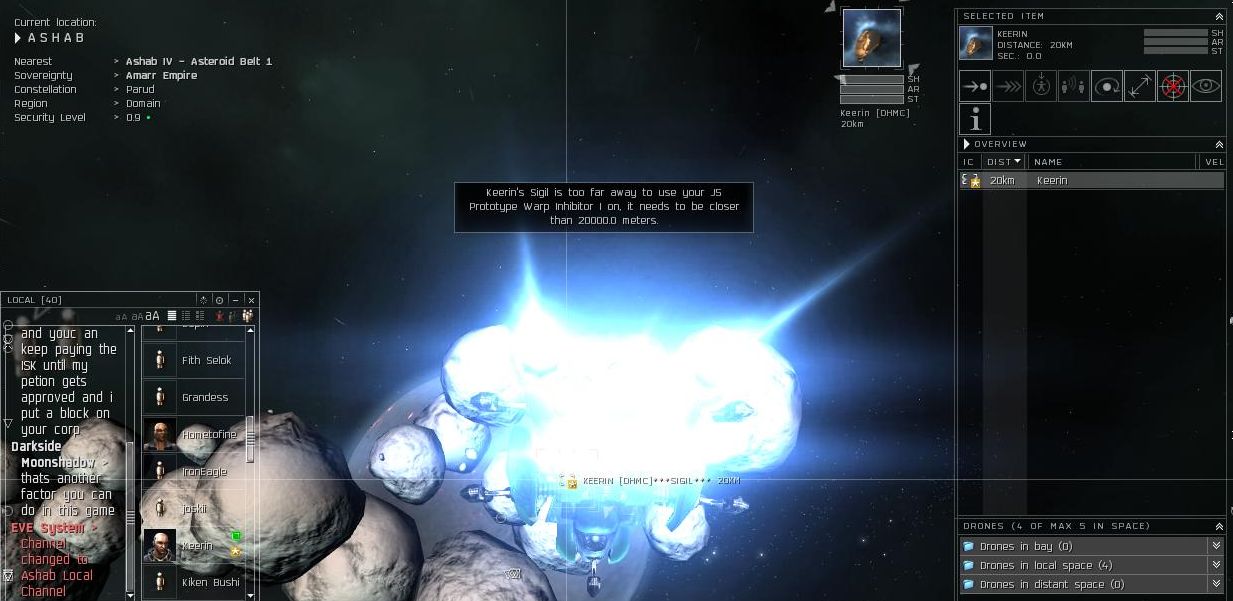Activate the Orbit action icon

tap(1107, 87)
